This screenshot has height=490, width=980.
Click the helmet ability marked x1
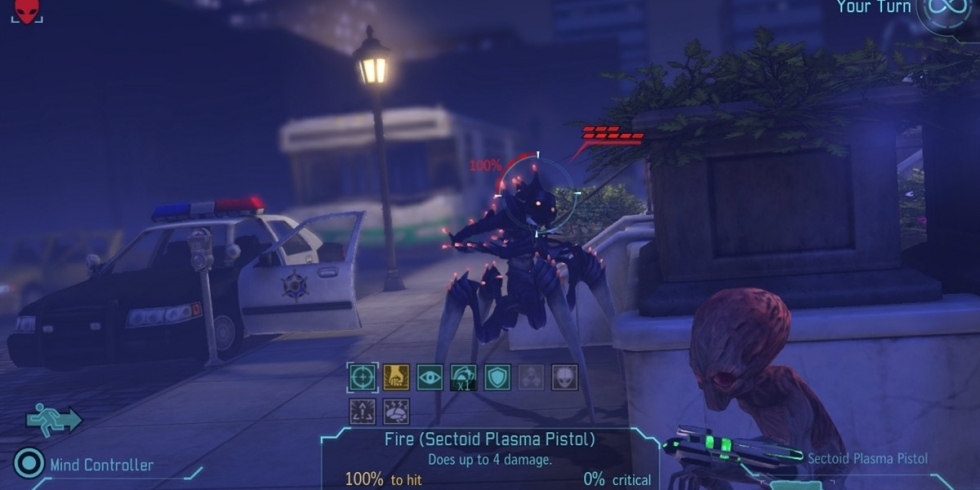point(464,377)
